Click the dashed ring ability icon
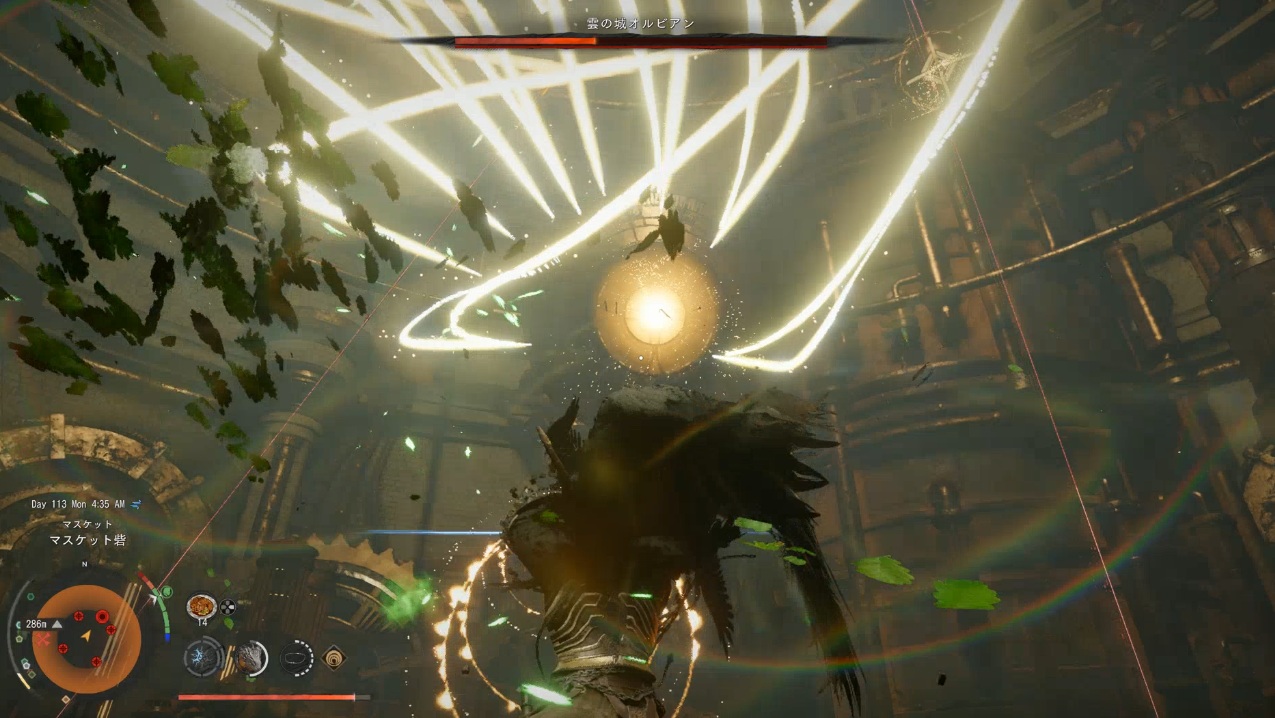This screenshot has width=1275, height=718. point(296,657)
